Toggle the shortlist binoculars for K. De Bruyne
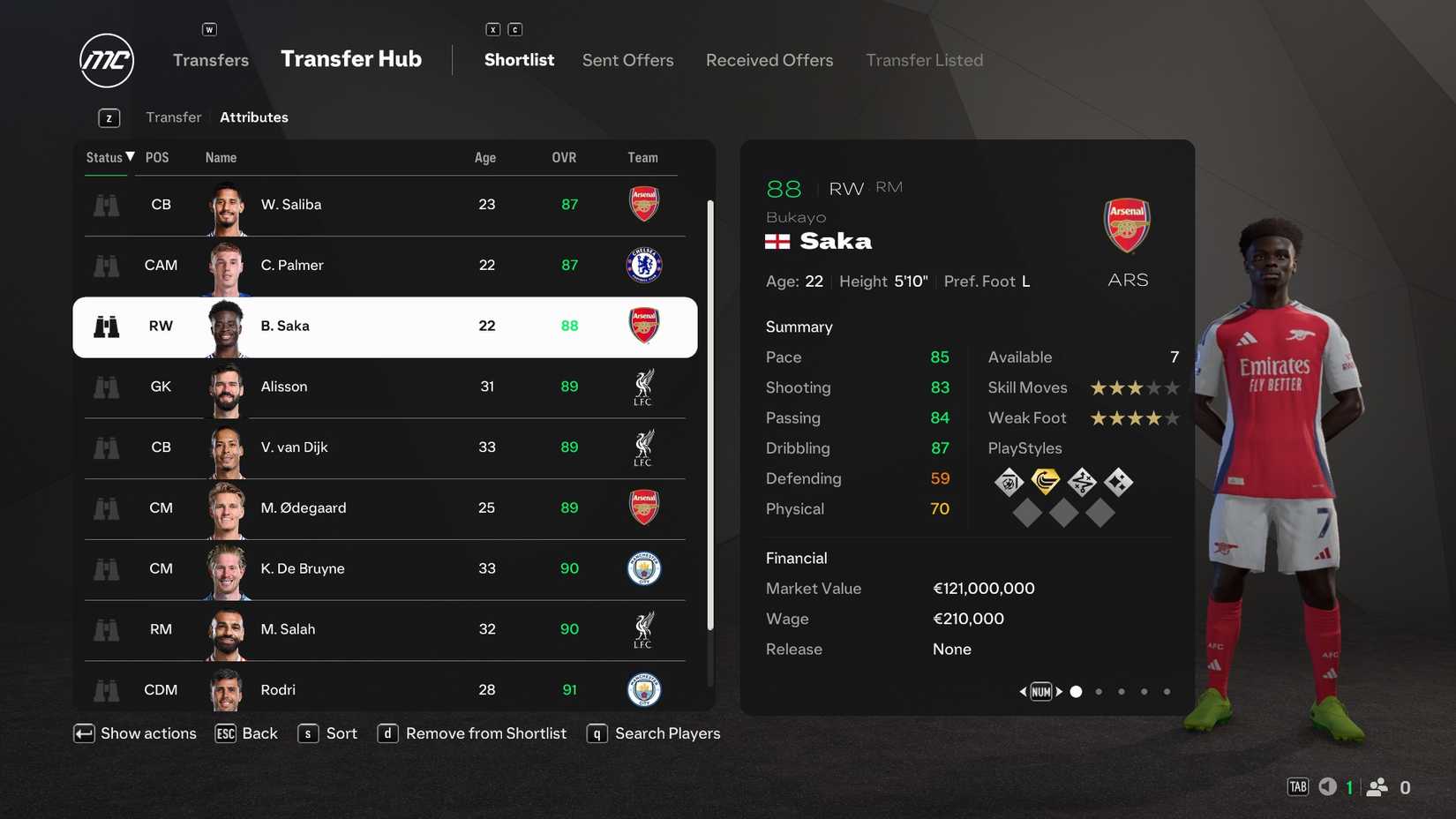This screenshot has width=1456, height=819. [106, 568]
